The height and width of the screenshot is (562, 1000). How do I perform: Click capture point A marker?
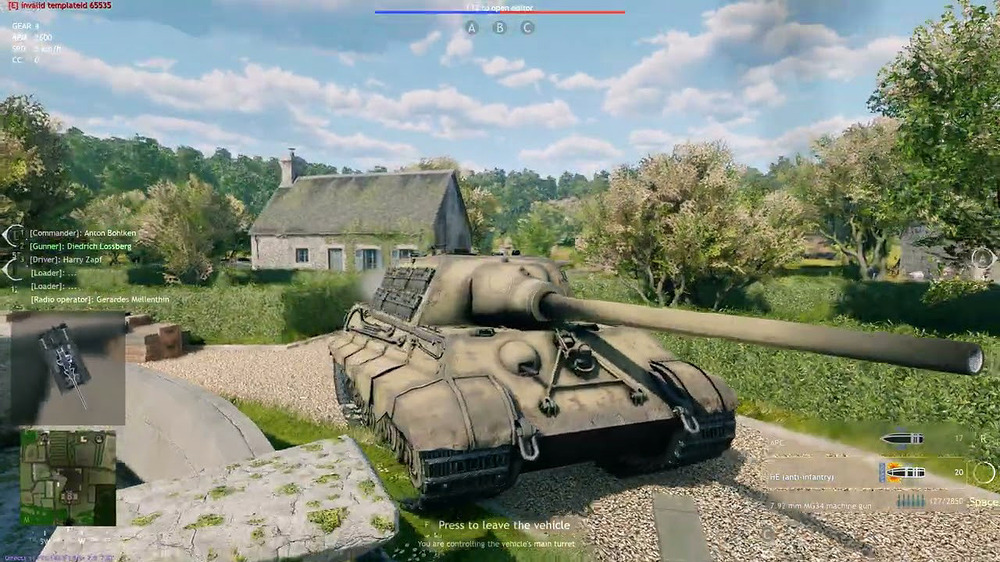tap(472, 28)
